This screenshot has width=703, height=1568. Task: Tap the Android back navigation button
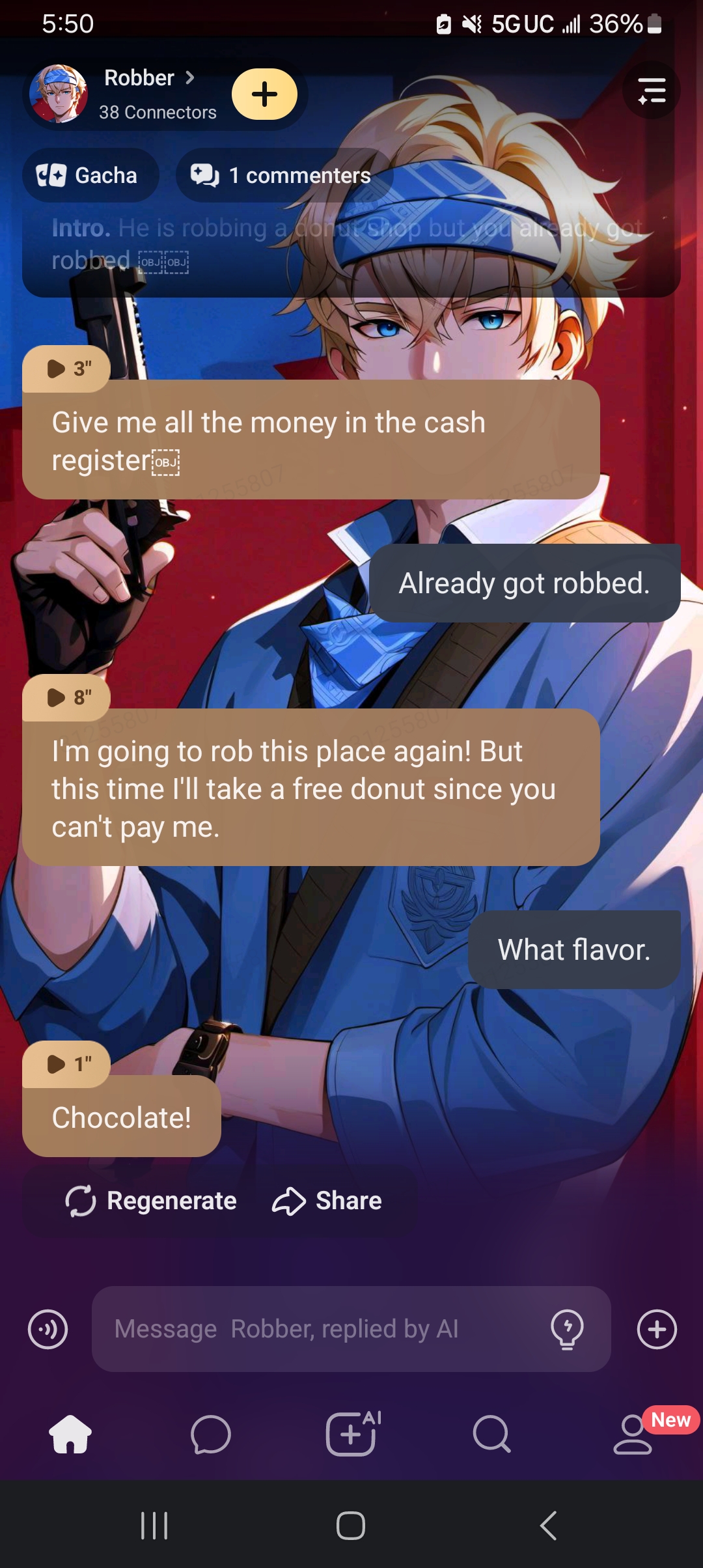pos(548,1525)
